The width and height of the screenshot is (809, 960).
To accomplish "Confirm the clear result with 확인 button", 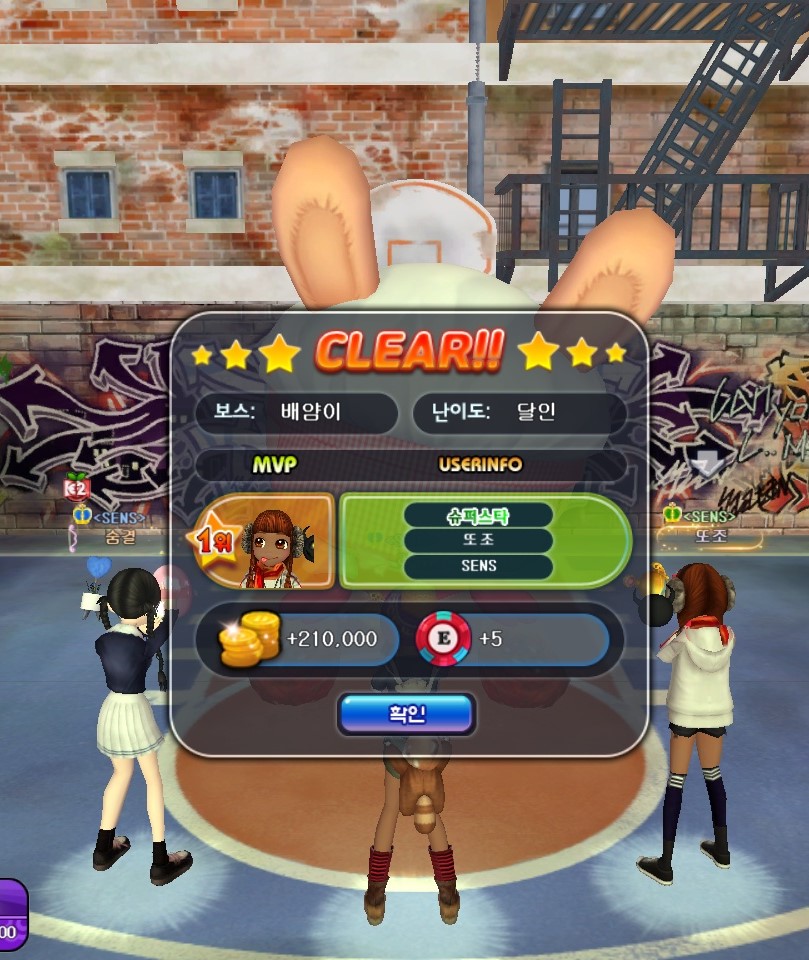I will (x=406, y=714).
